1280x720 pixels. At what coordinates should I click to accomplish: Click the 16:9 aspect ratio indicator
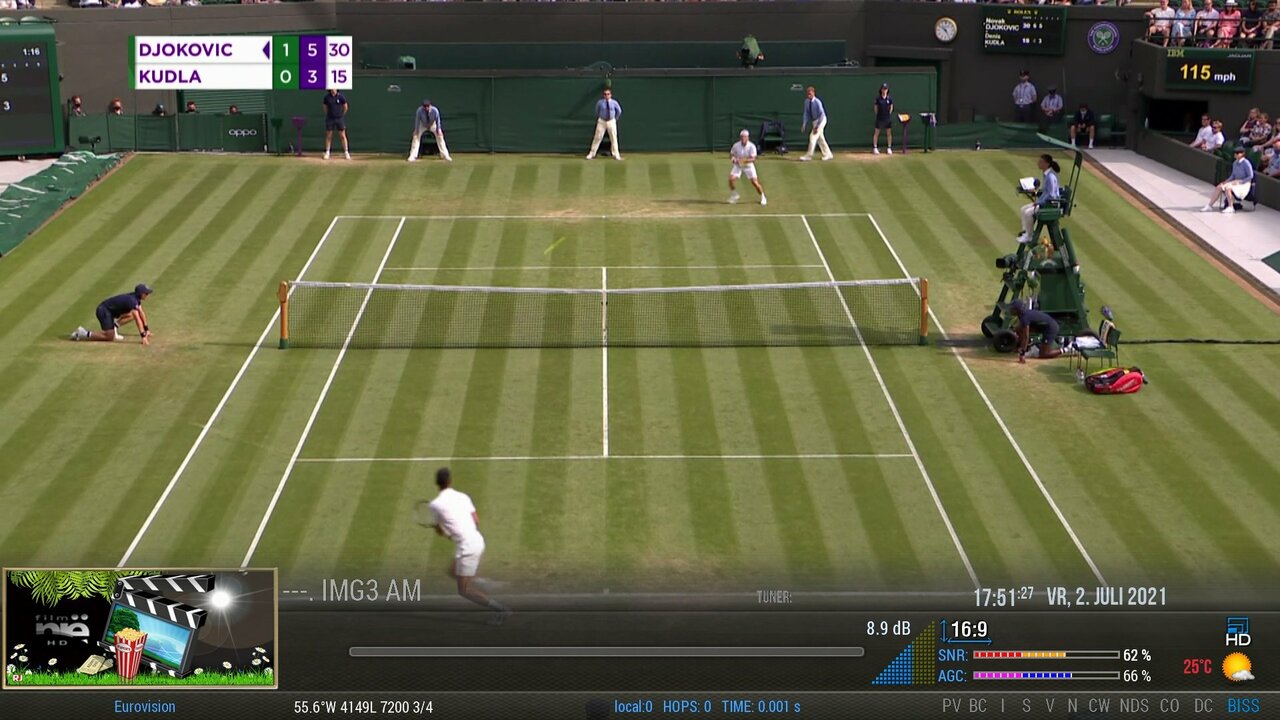coord(968,630)
